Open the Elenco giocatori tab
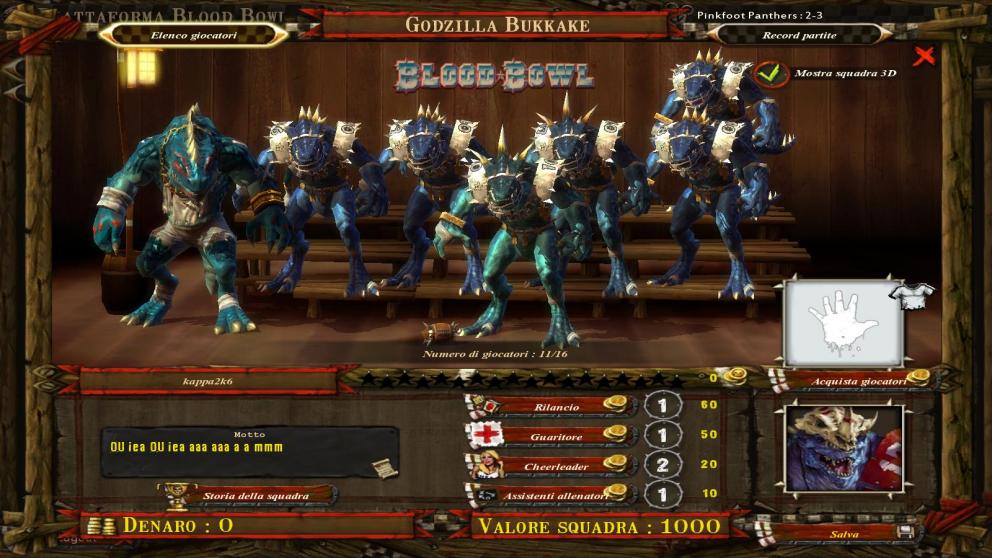Image resolution: width=992 pixels, height=558 pixels. click(x=194, y=34)
